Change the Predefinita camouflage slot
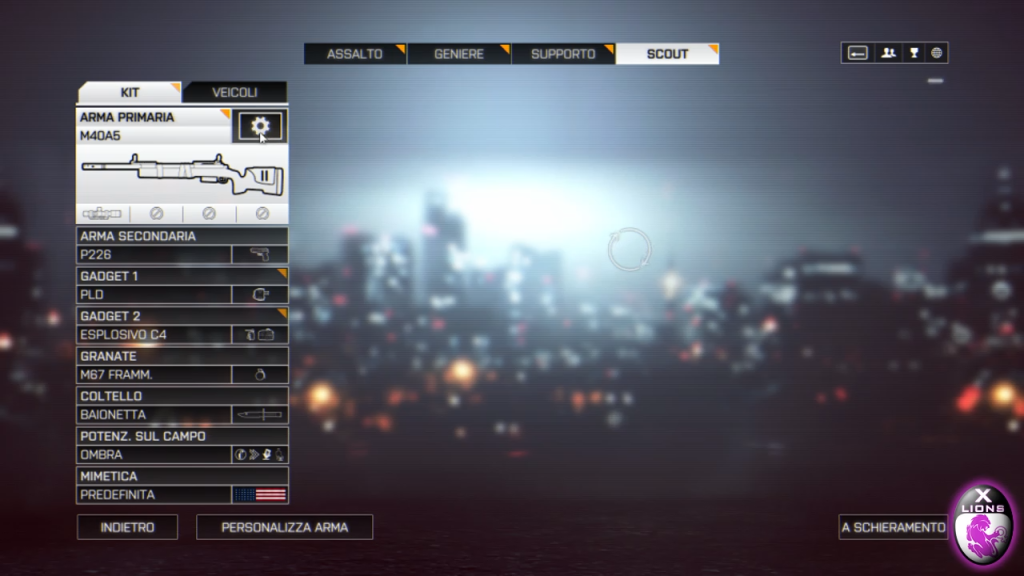 pos(182,495)
